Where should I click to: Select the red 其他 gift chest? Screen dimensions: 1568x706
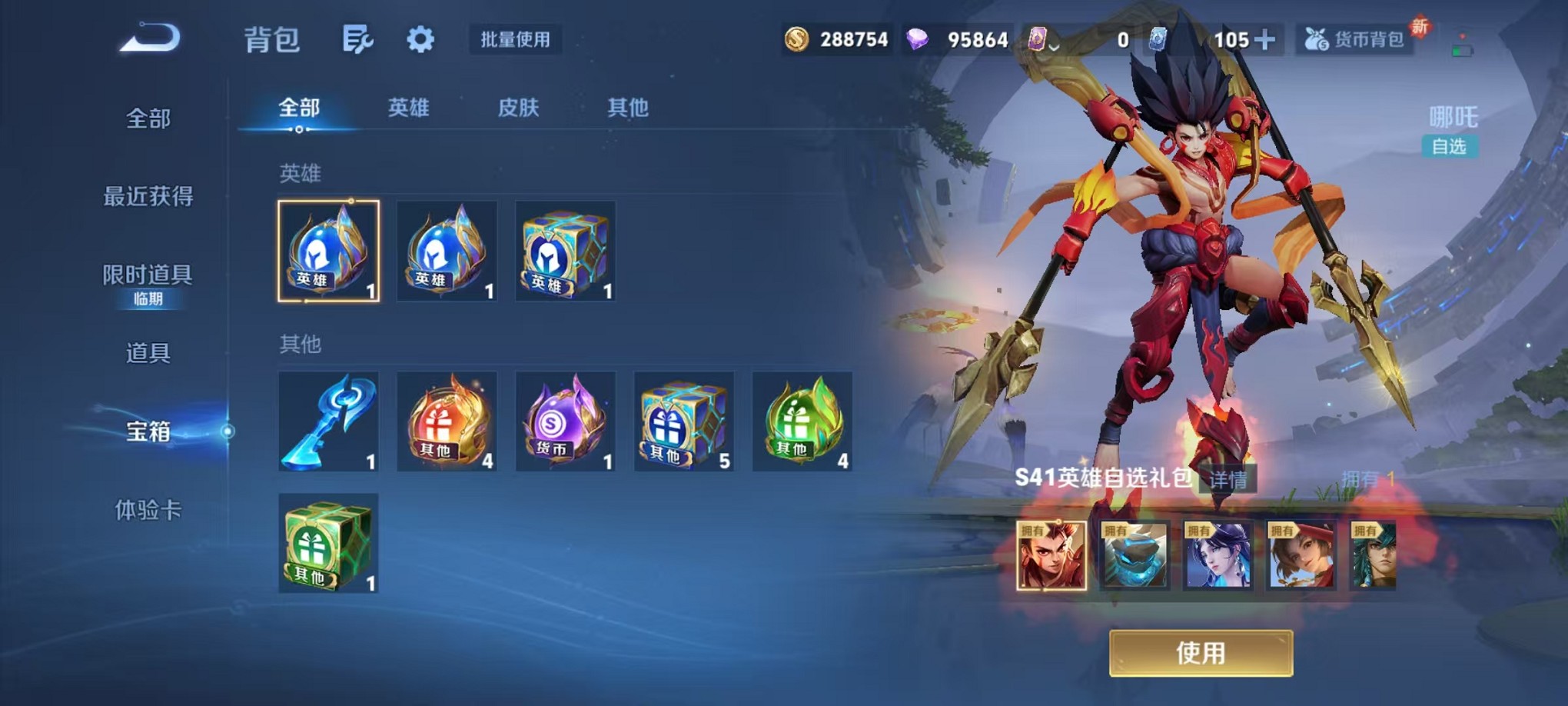coord(447,421)
